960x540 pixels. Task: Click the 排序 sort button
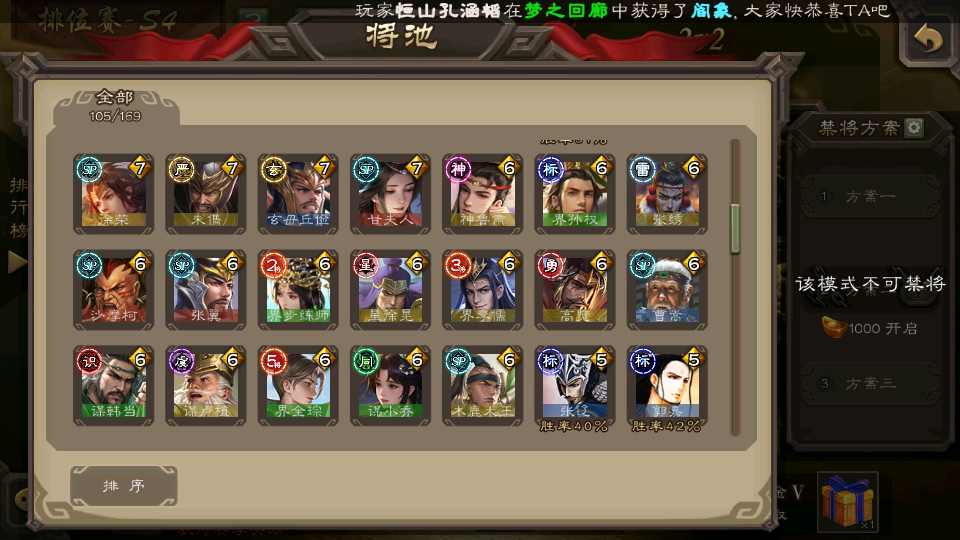click(x=124, y=486)
